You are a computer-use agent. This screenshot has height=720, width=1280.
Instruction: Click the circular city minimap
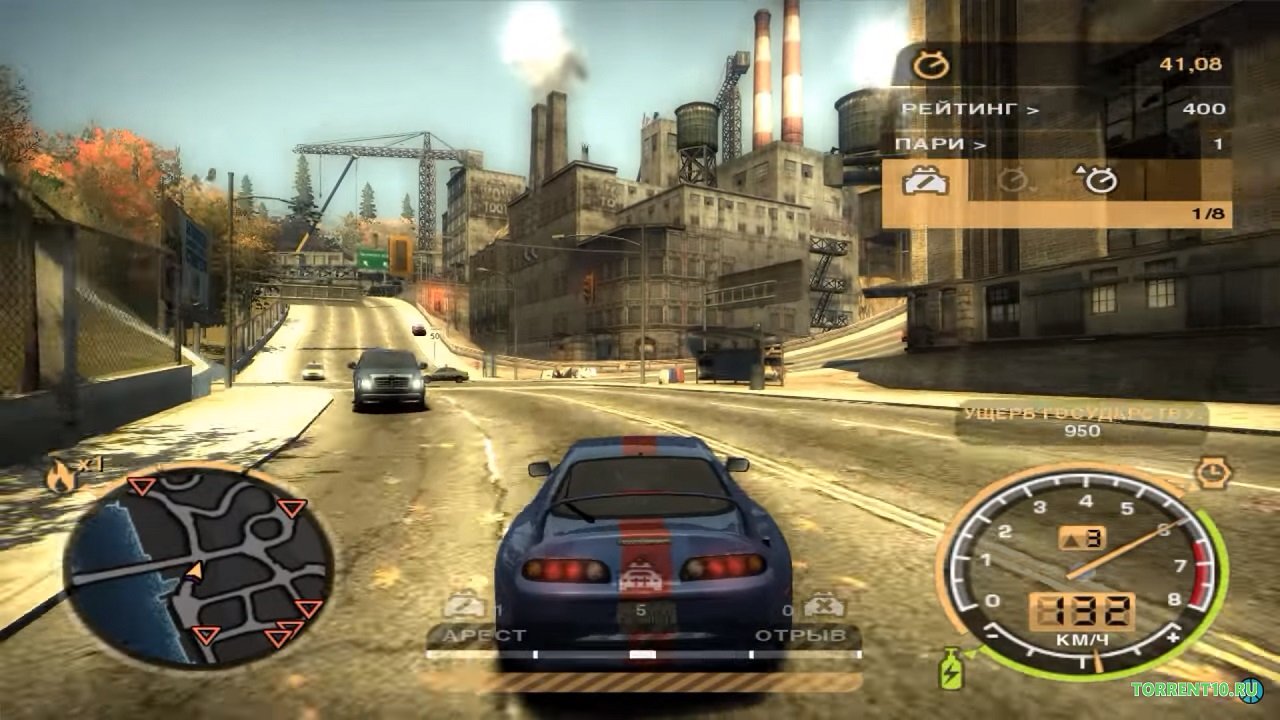(198, 568)
